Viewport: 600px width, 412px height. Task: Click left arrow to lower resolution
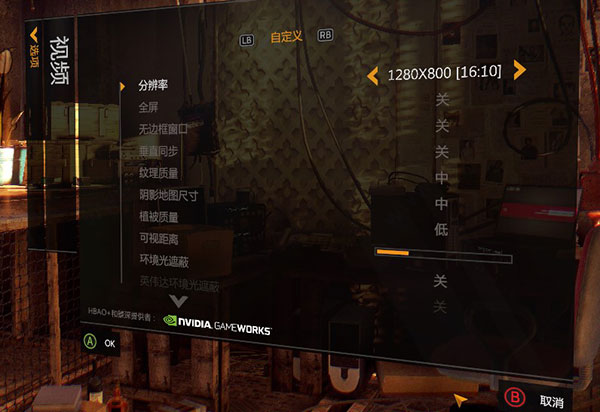click(372, 74)
